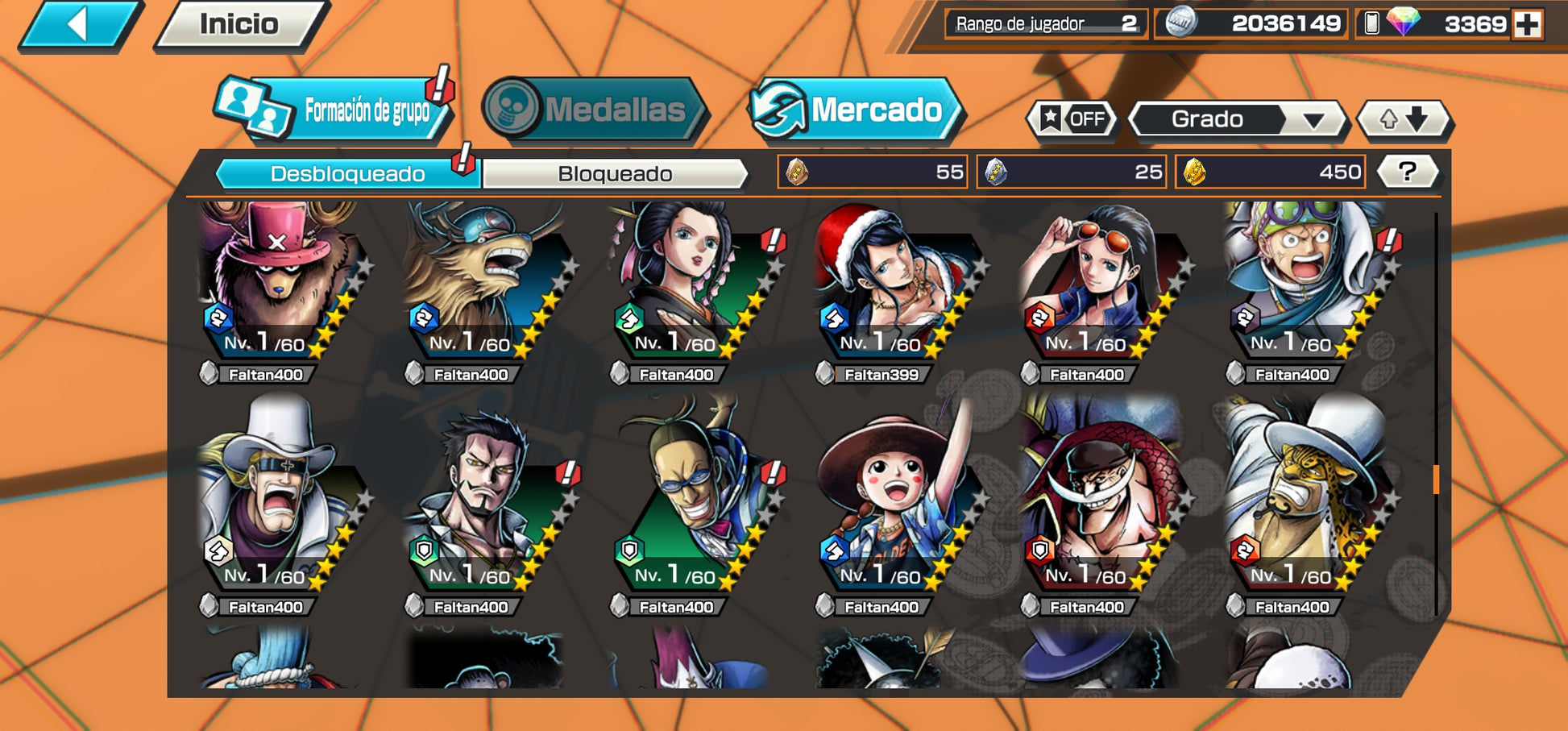Go back with the arrow button
Image resolution: width=1568 pixels, height=731 pixels.
[79, 25]
